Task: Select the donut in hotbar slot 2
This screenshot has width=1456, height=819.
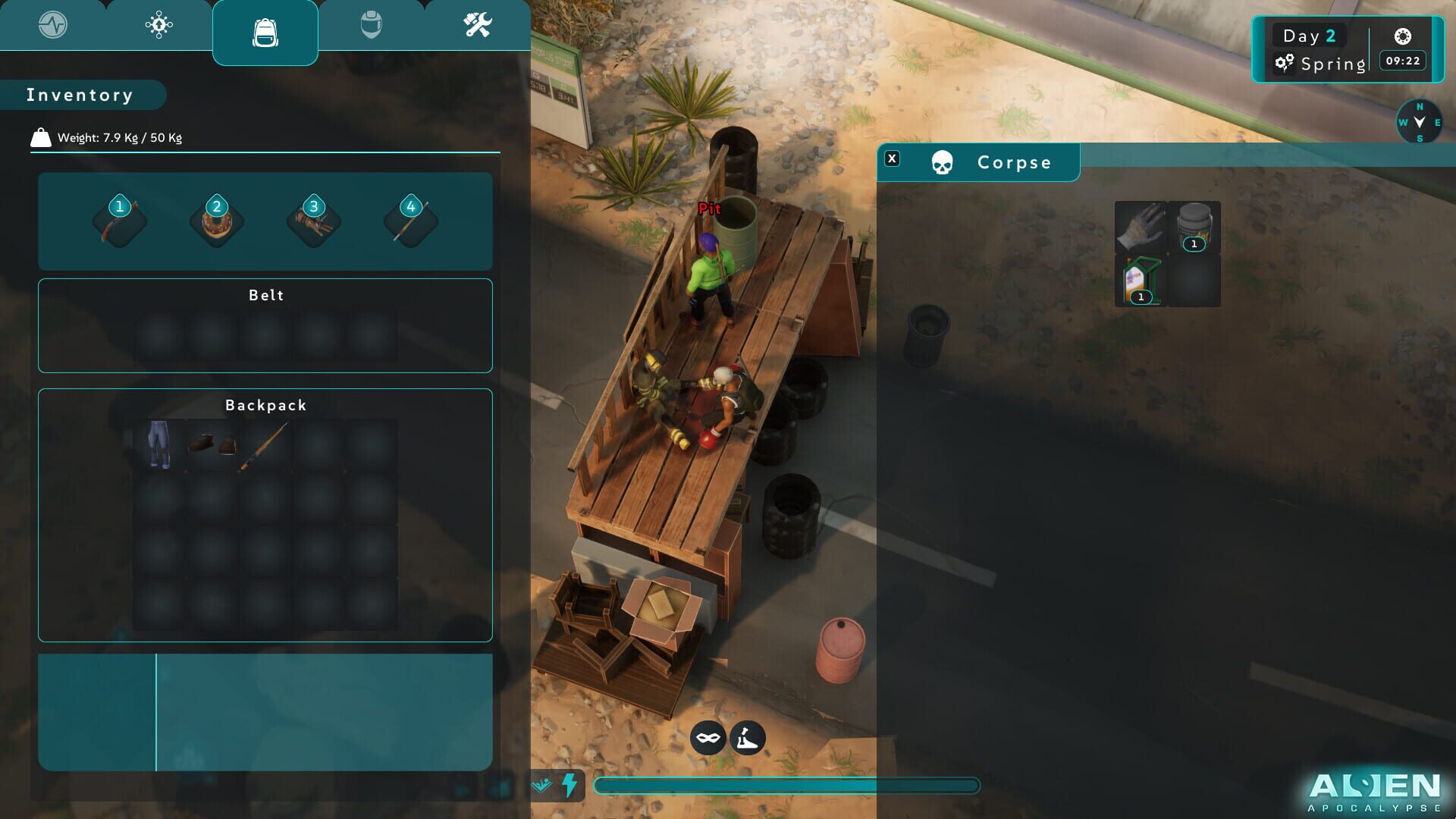Action: coord(216,221)
